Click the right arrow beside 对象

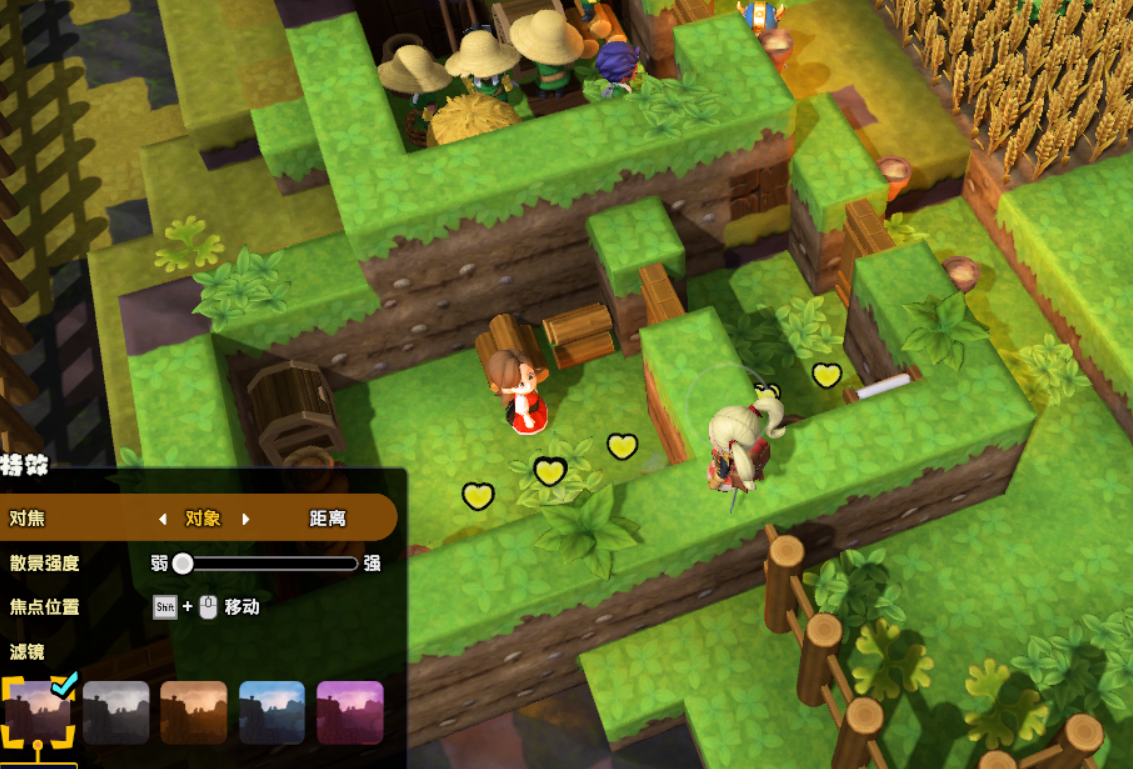(245, 519)
